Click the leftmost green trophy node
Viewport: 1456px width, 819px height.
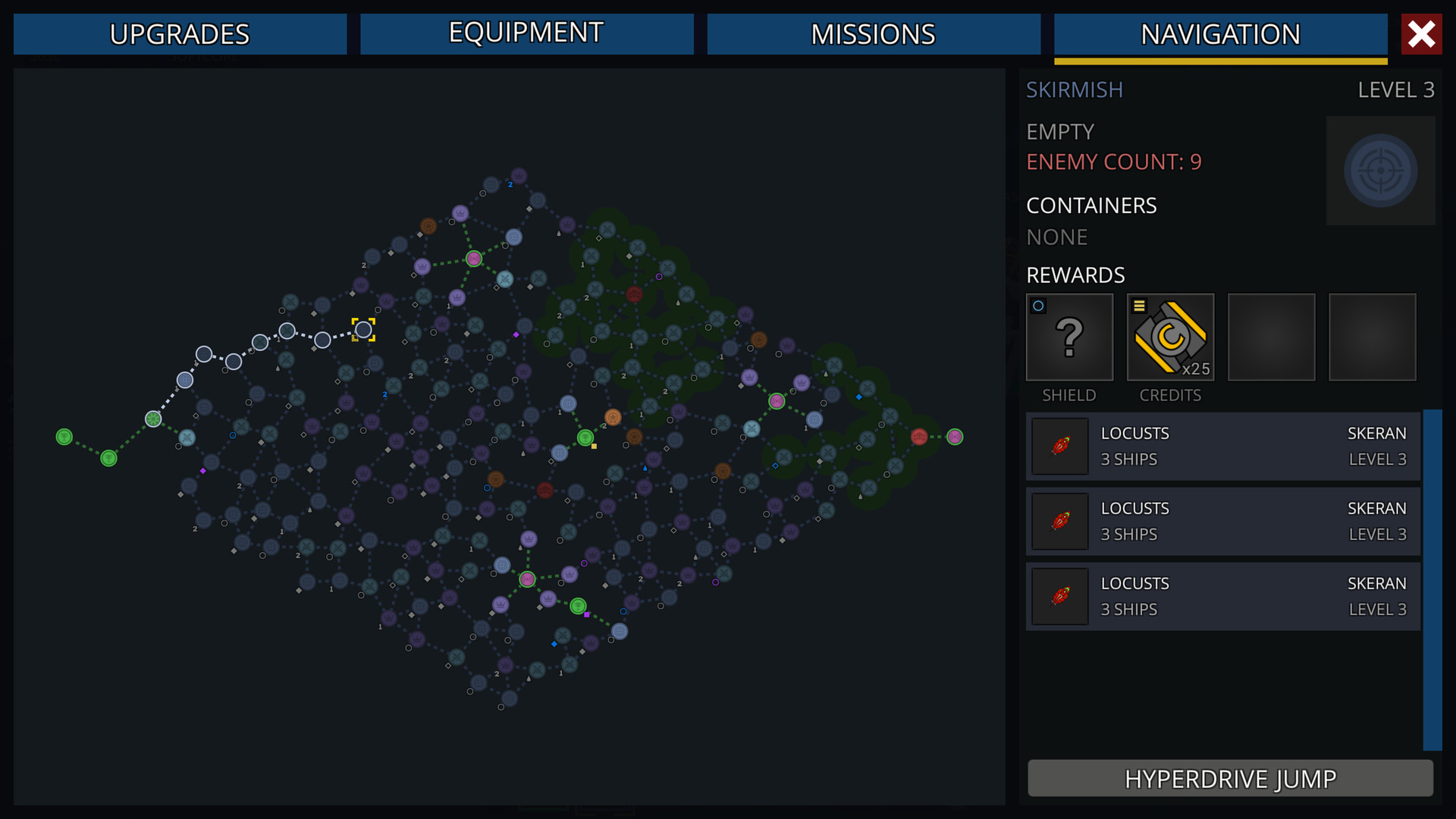tap(64, 437)
